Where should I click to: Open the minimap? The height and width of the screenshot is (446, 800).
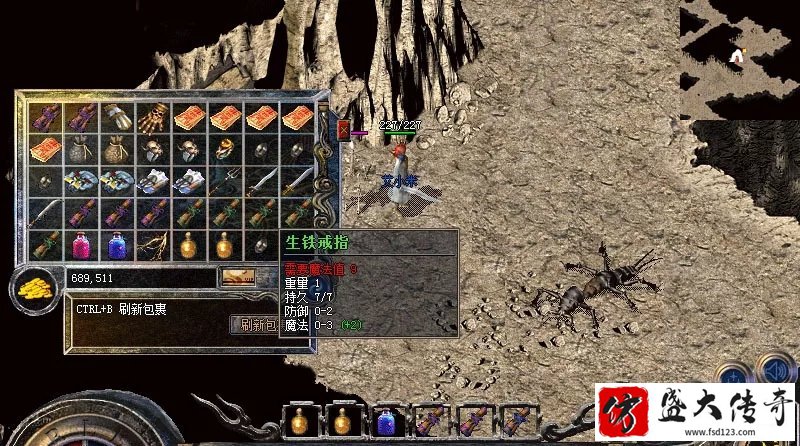[739, 58]
